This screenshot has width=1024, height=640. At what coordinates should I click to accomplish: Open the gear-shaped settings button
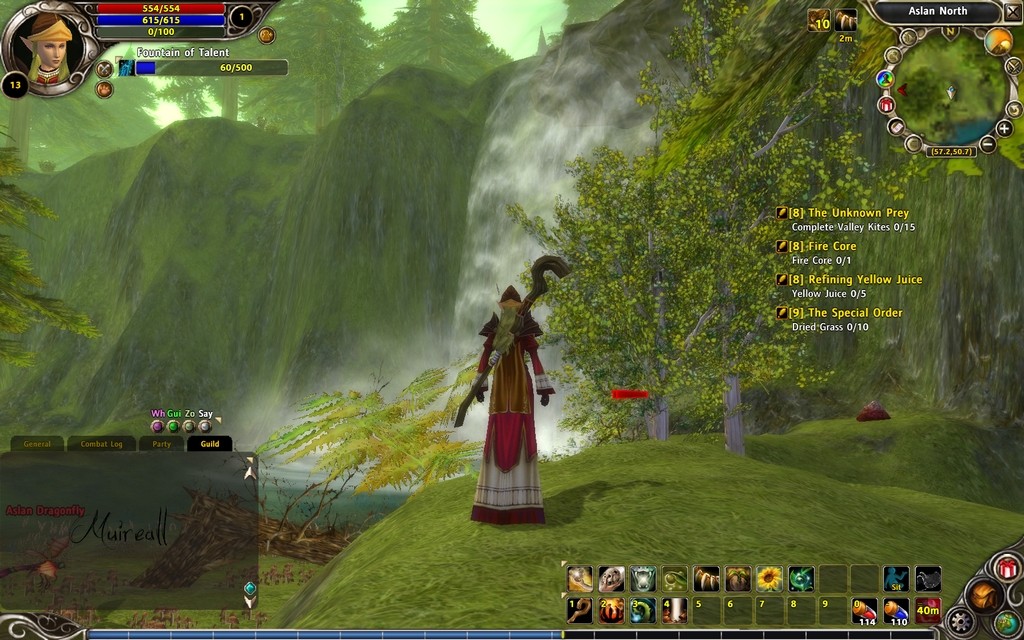click(962, 622)
